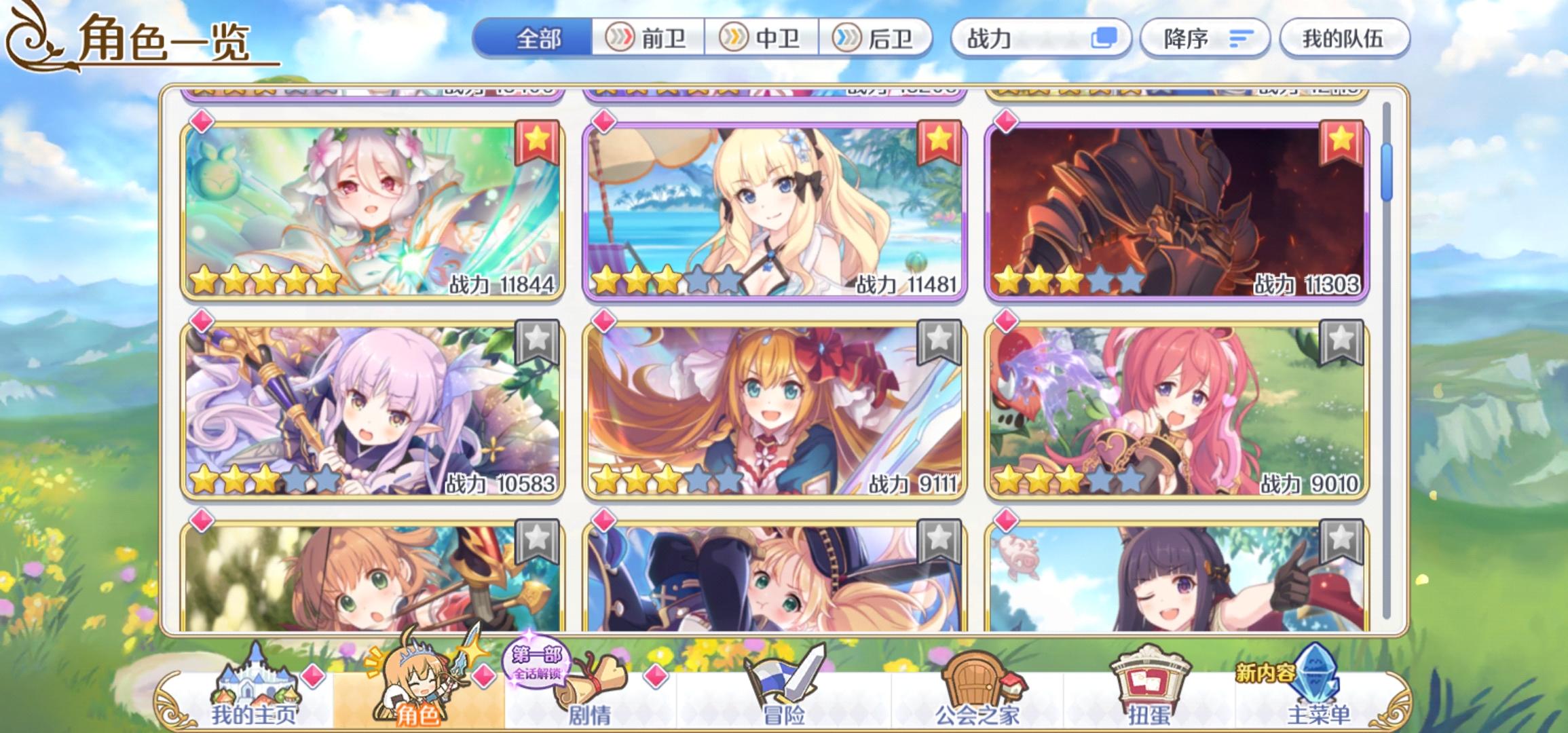Open 我的队伍 my teams button

(1345, 39)
